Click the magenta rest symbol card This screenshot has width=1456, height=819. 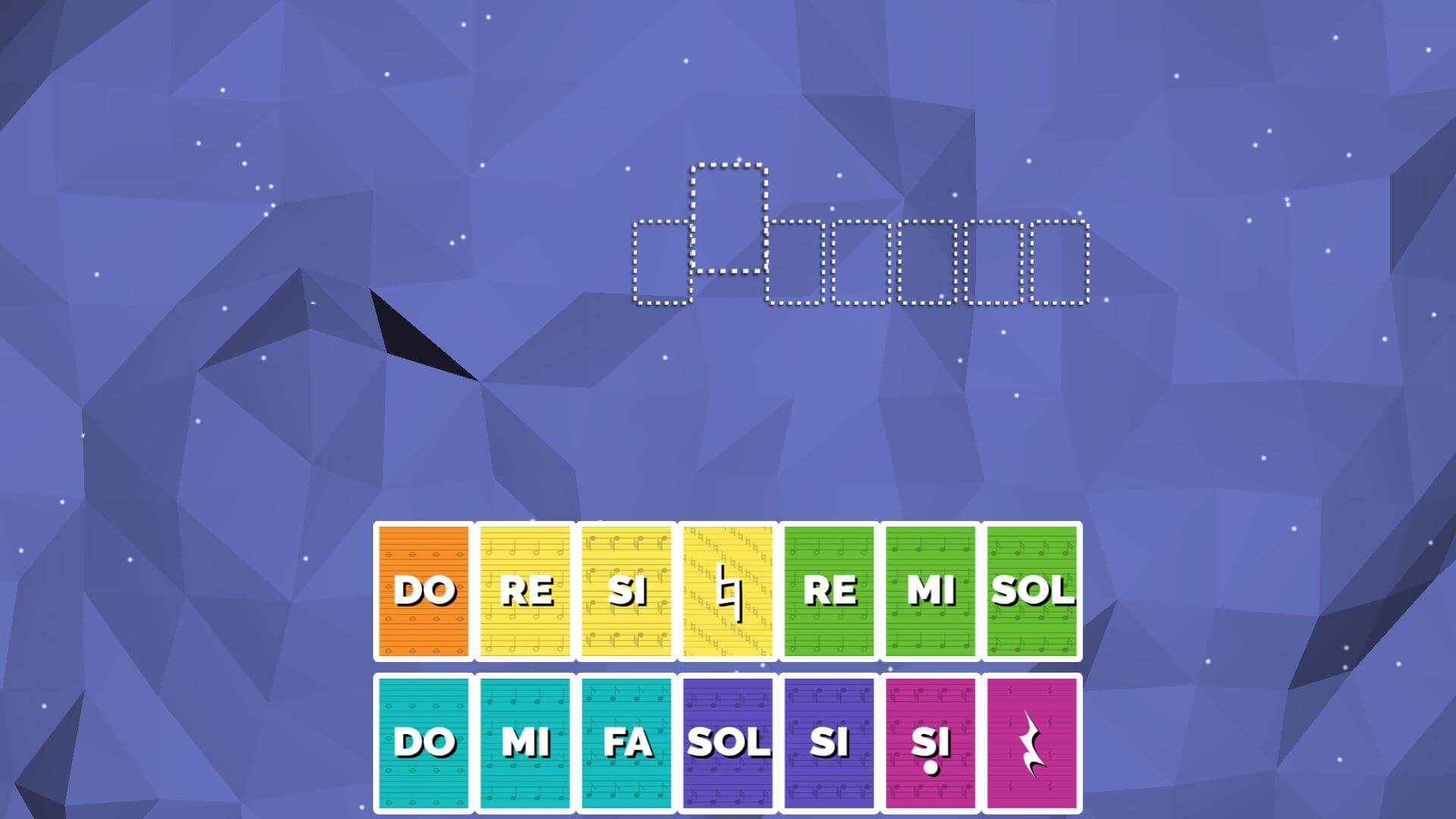(1031, 743)
